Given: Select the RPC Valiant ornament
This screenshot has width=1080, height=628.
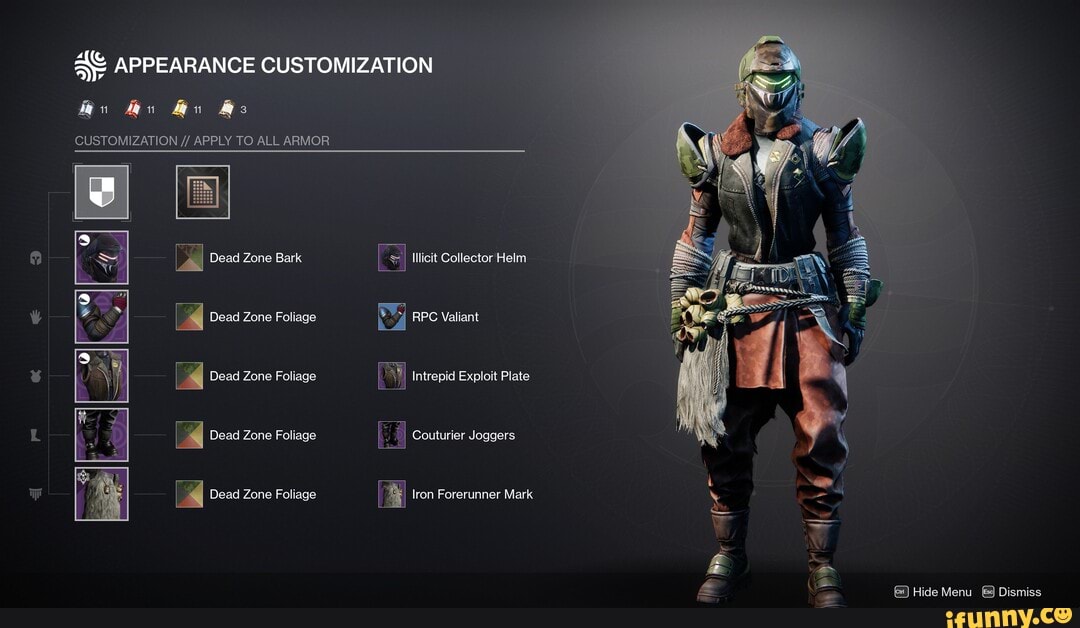Looking at the screenshot, I should [392, 317].
